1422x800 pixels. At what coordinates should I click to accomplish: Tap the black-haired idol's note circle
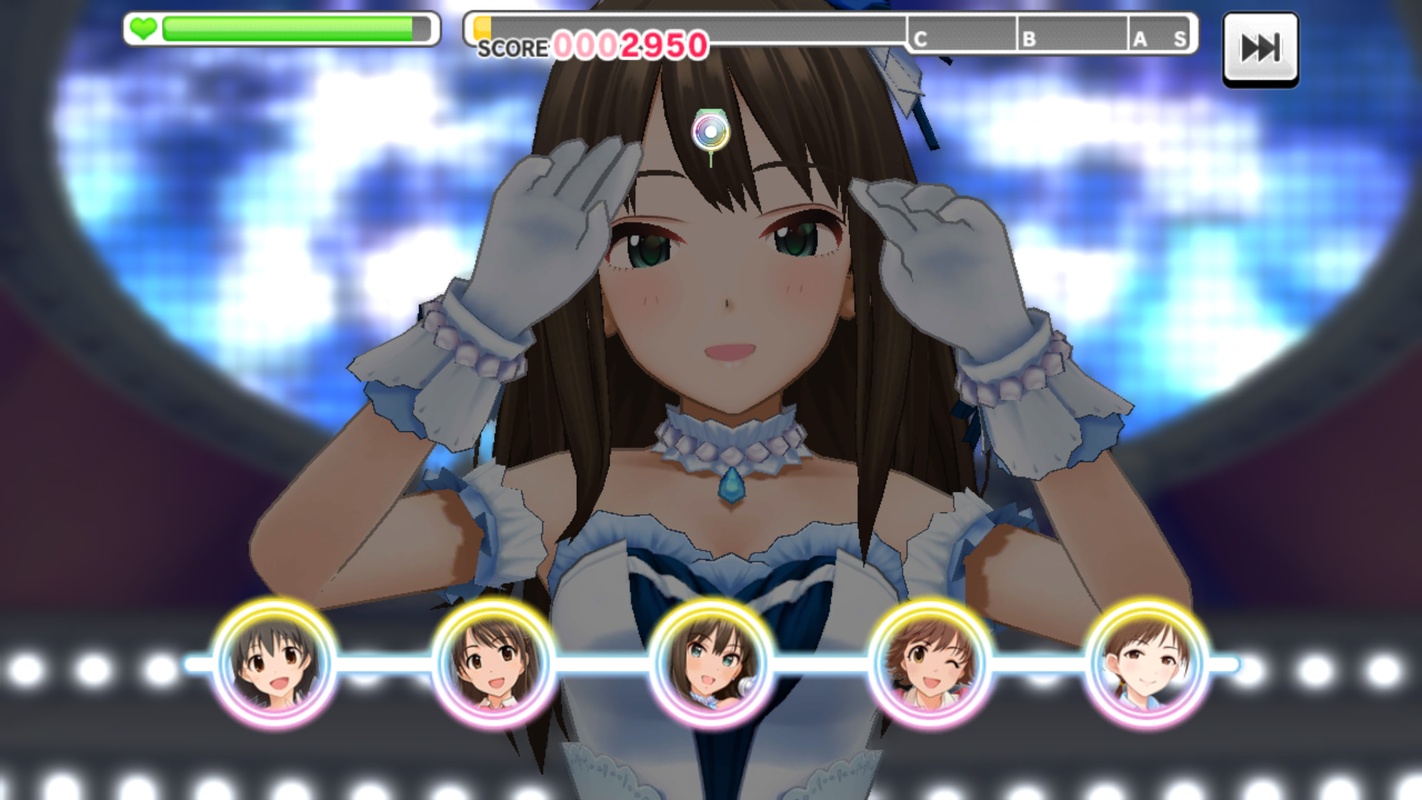[275, 663]
